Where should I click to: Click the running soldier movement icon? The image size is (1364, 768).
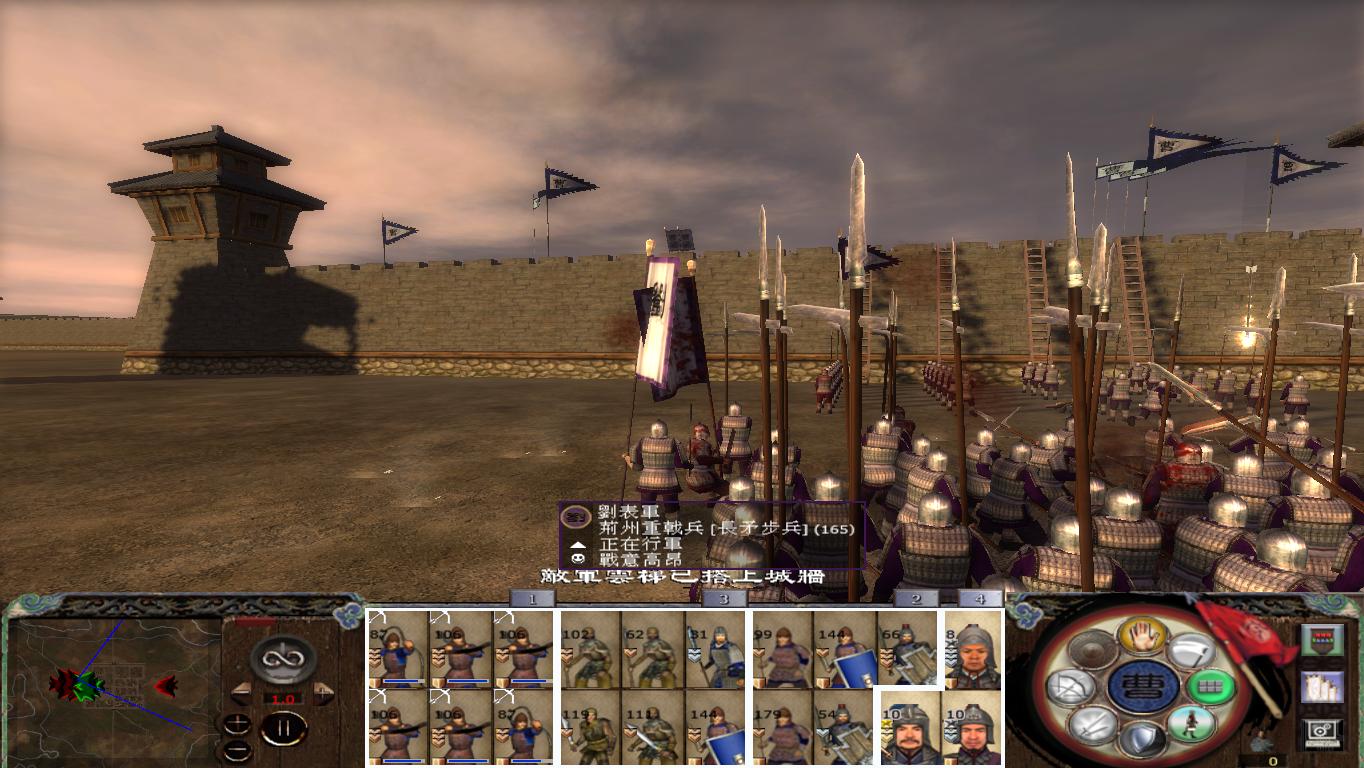pos(1193,725)
